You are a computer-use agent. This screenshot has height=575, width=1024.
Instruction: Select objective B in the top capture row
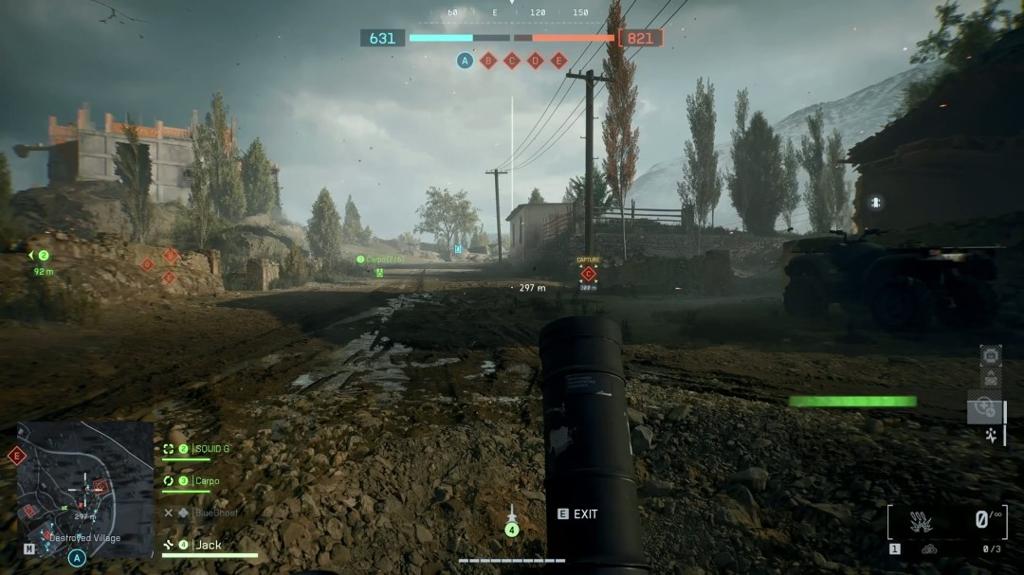[489, 60]
